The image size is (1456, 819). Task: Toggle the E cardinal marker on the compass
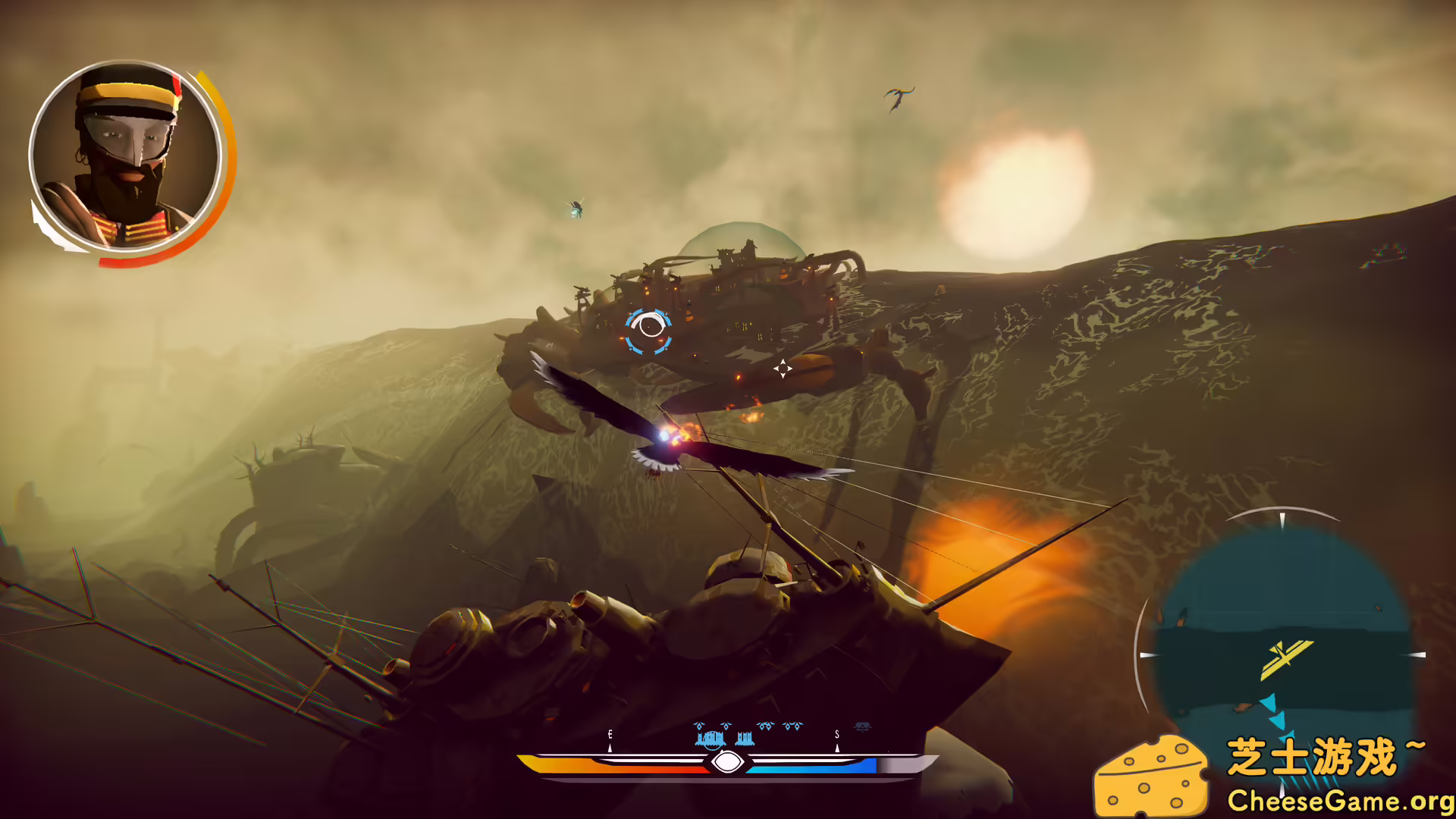click(610, 736)
